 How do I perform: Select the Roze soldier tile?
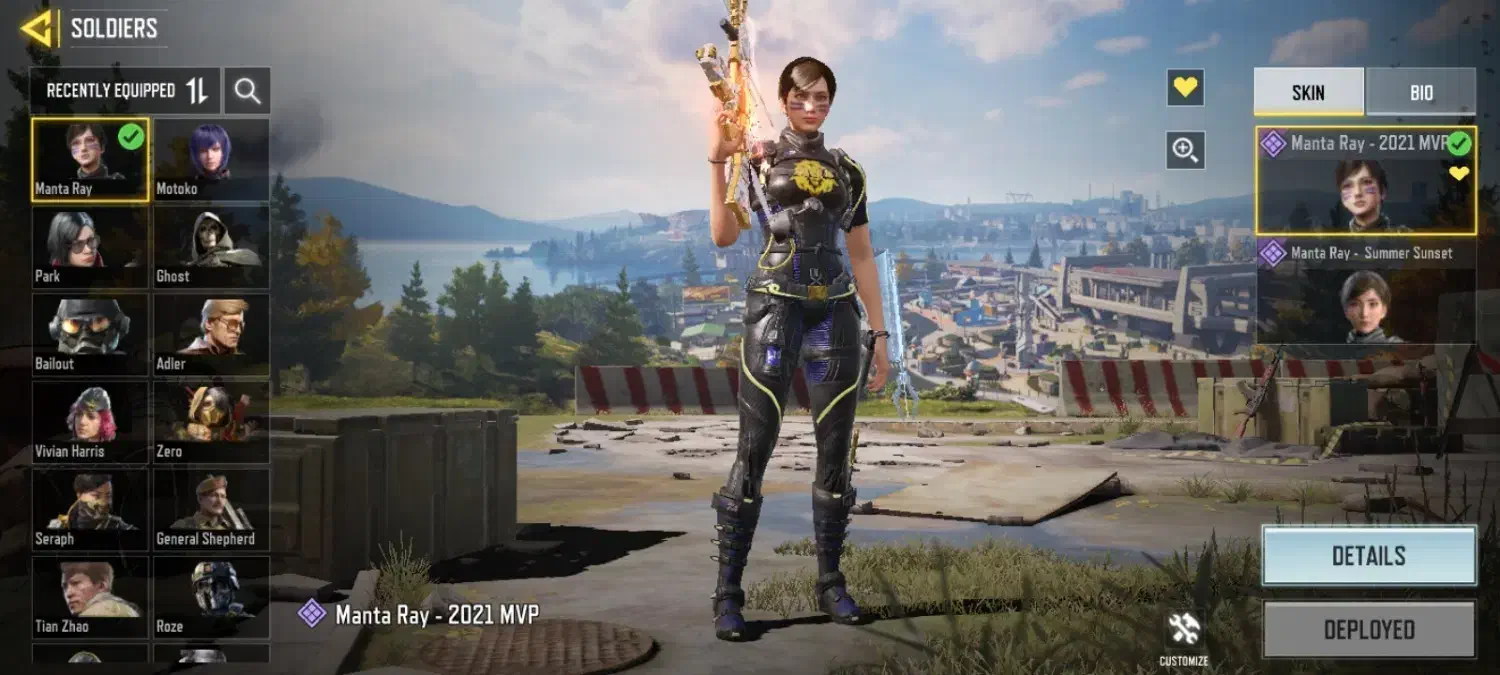tap(211, 597)
